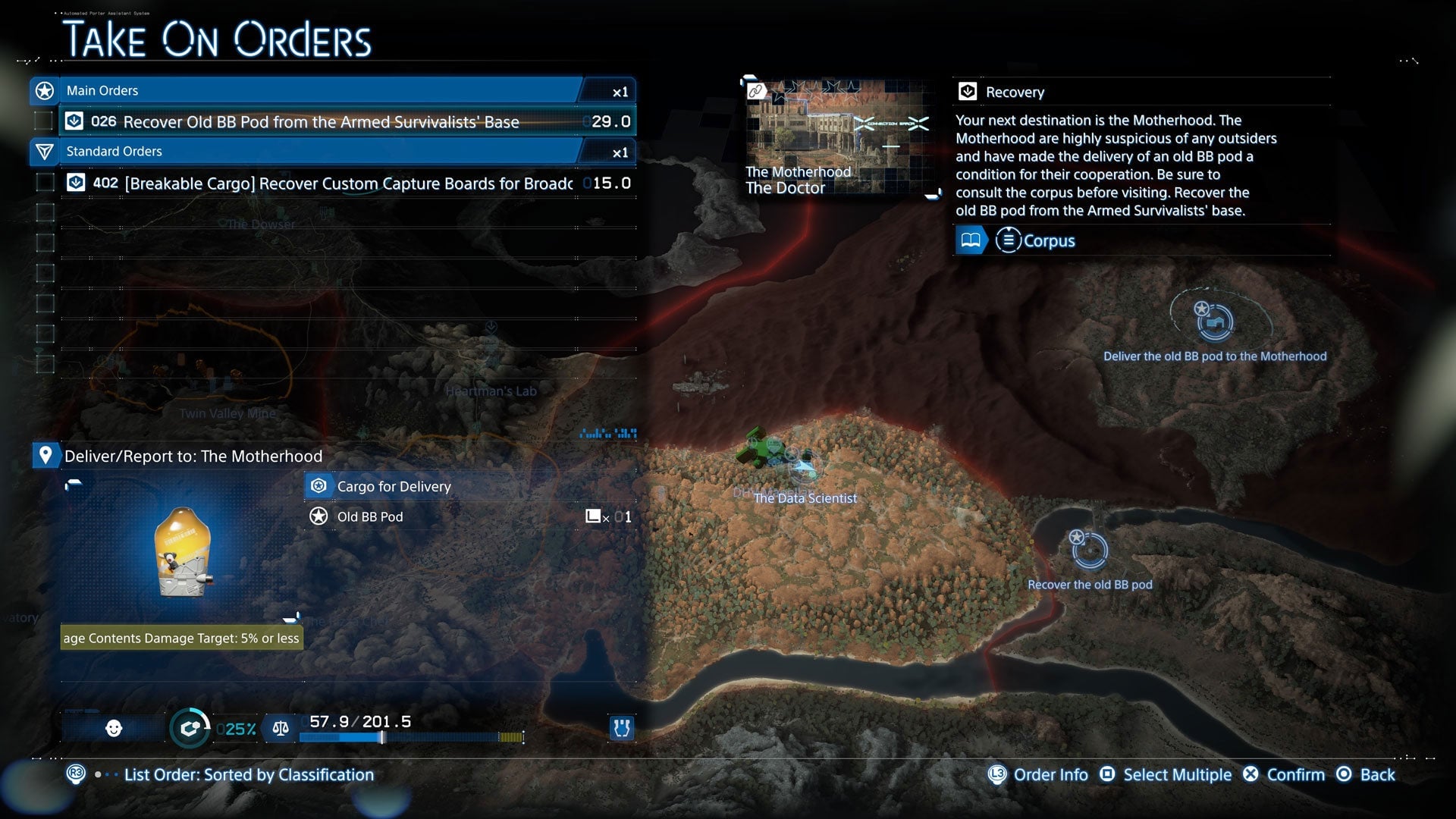
Task: Click the cargo container durability icon
Action: coord(190,728)
